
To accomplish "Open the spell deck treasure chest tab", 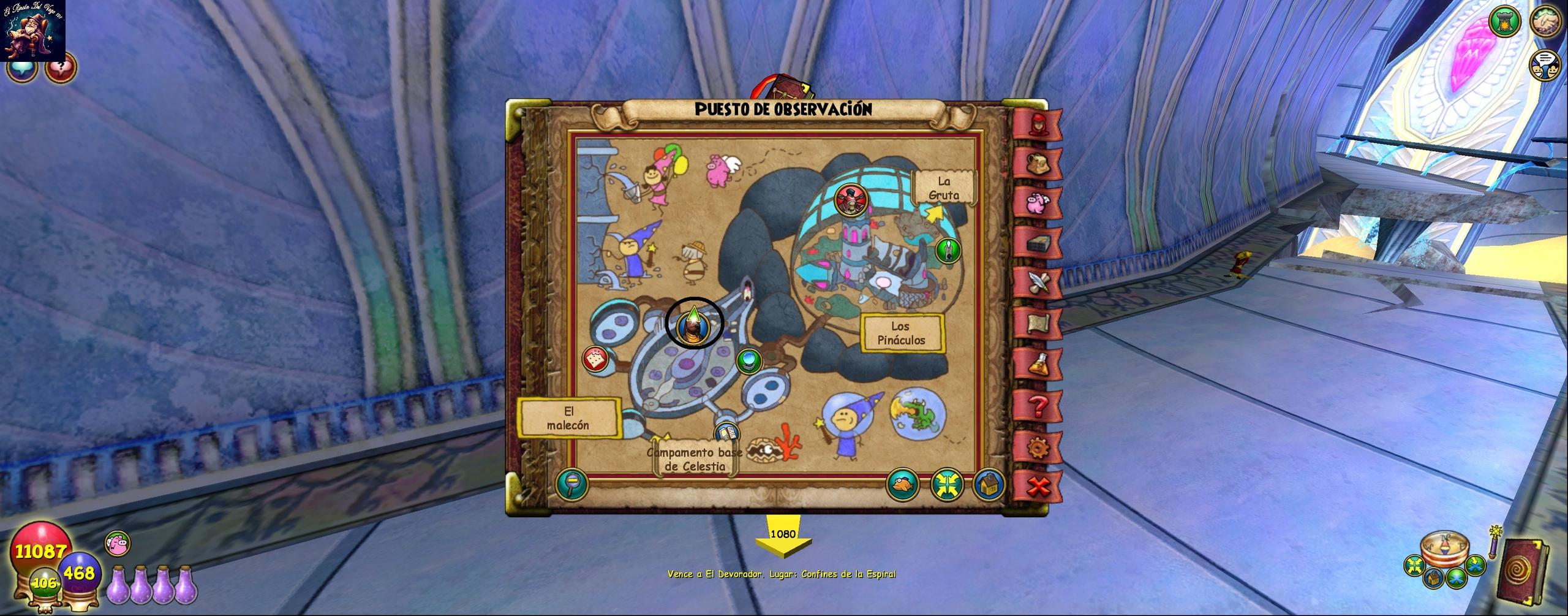I will (1038, 243).
